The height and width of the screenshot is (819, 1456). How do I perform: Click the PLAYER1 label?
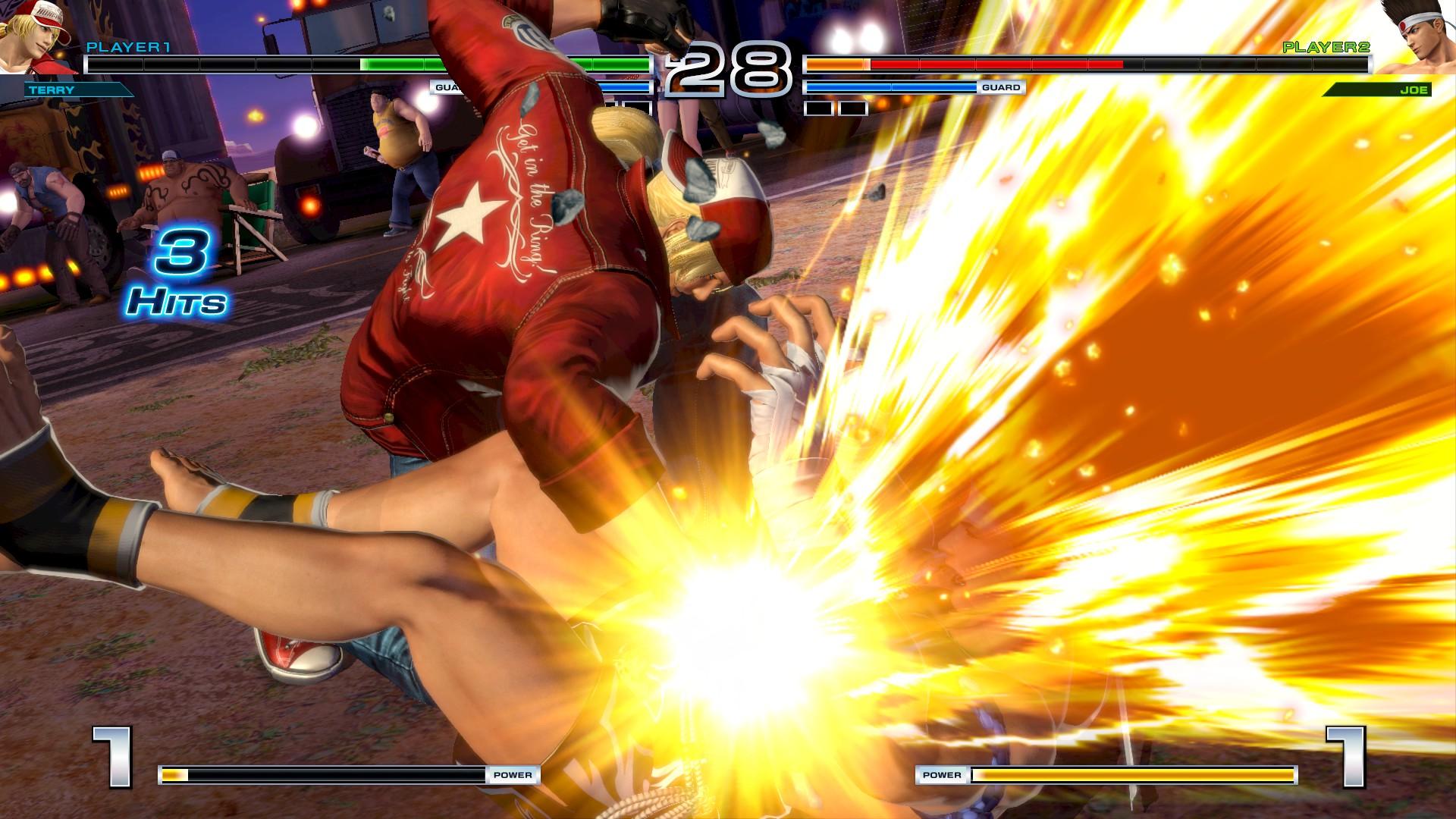click(127, 47)
